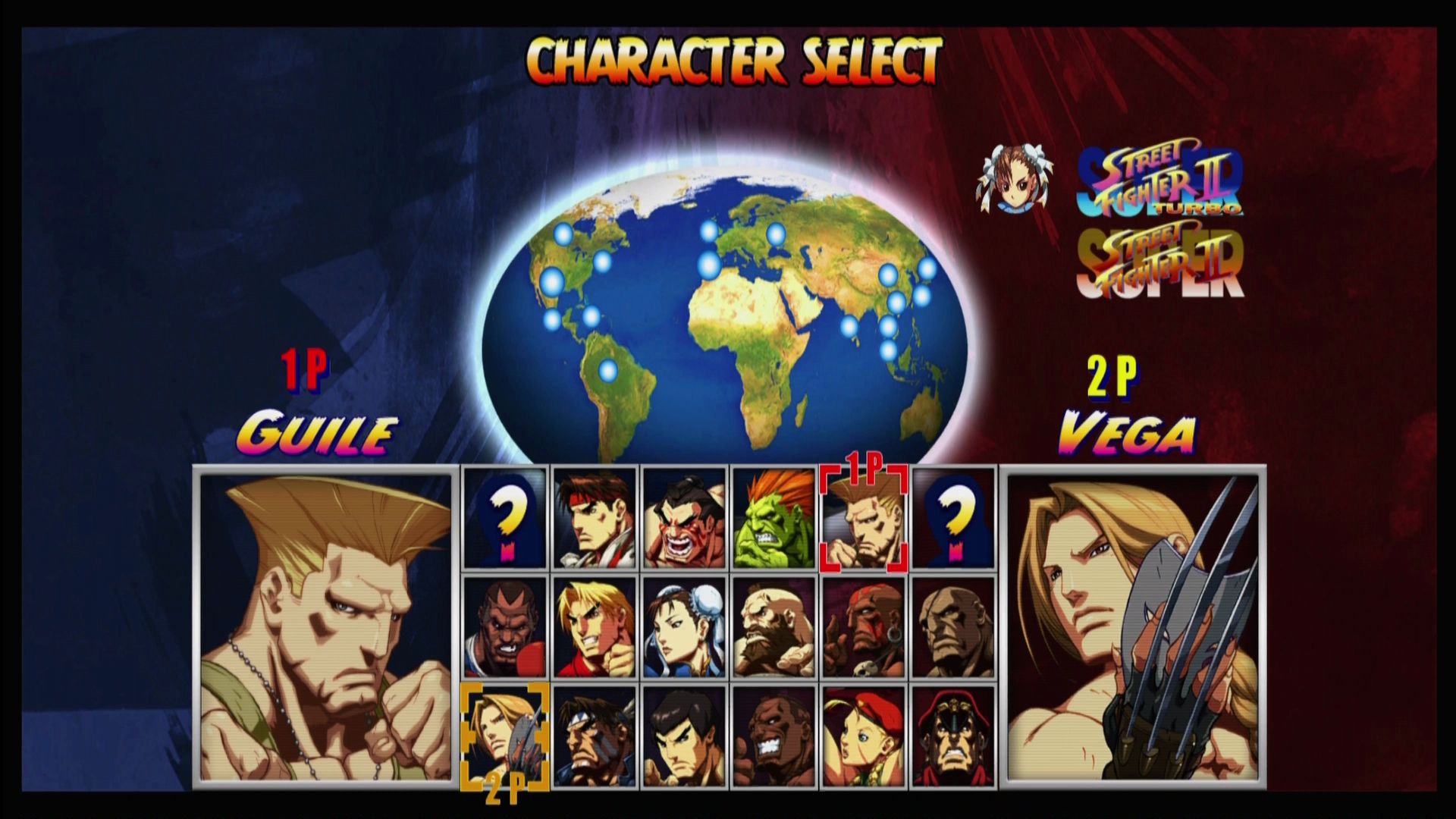Select Ryu's portrait tile
Image resolution: width=1456 pixels, height=819 pixels.
click(595, 518)
